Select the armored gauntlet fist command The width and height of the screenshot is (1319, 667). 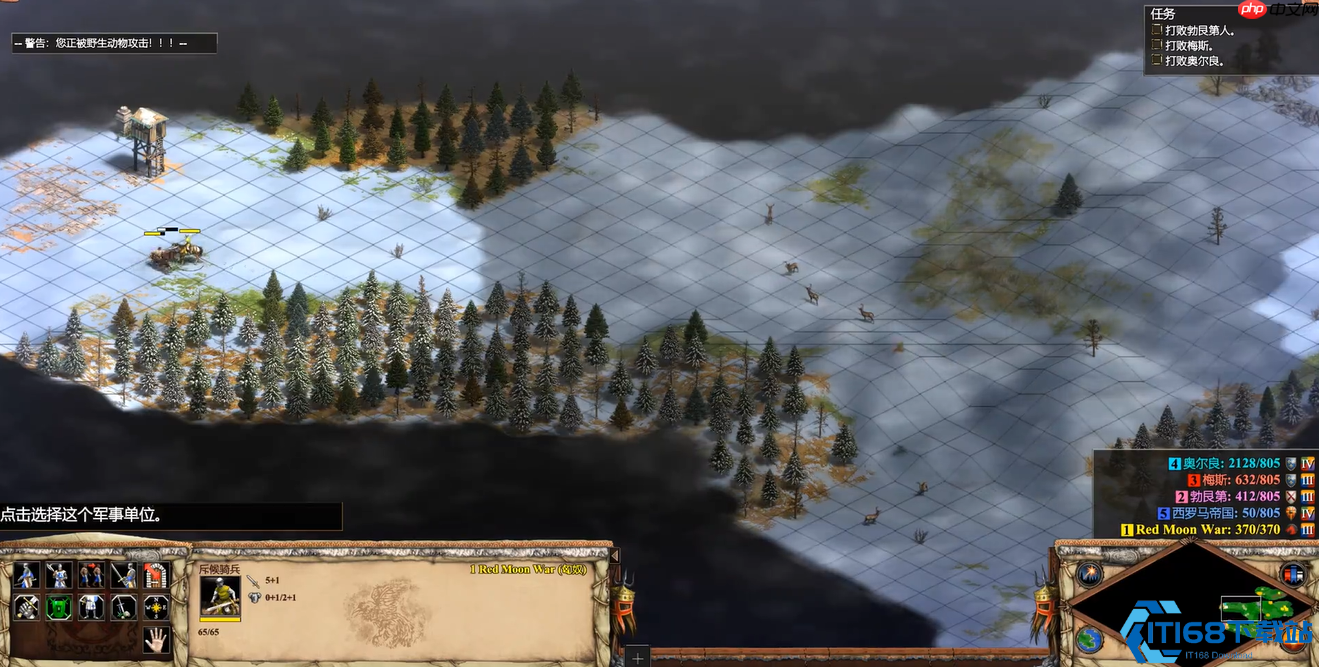click(x=26, y=607)
